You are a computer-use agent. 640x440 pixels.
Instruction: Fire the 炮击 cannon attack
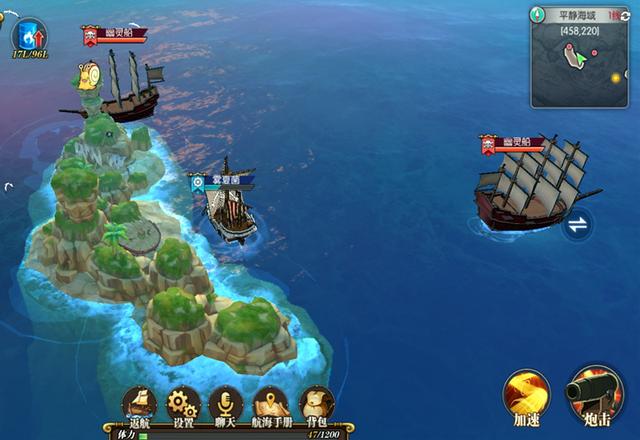[595, 391]
